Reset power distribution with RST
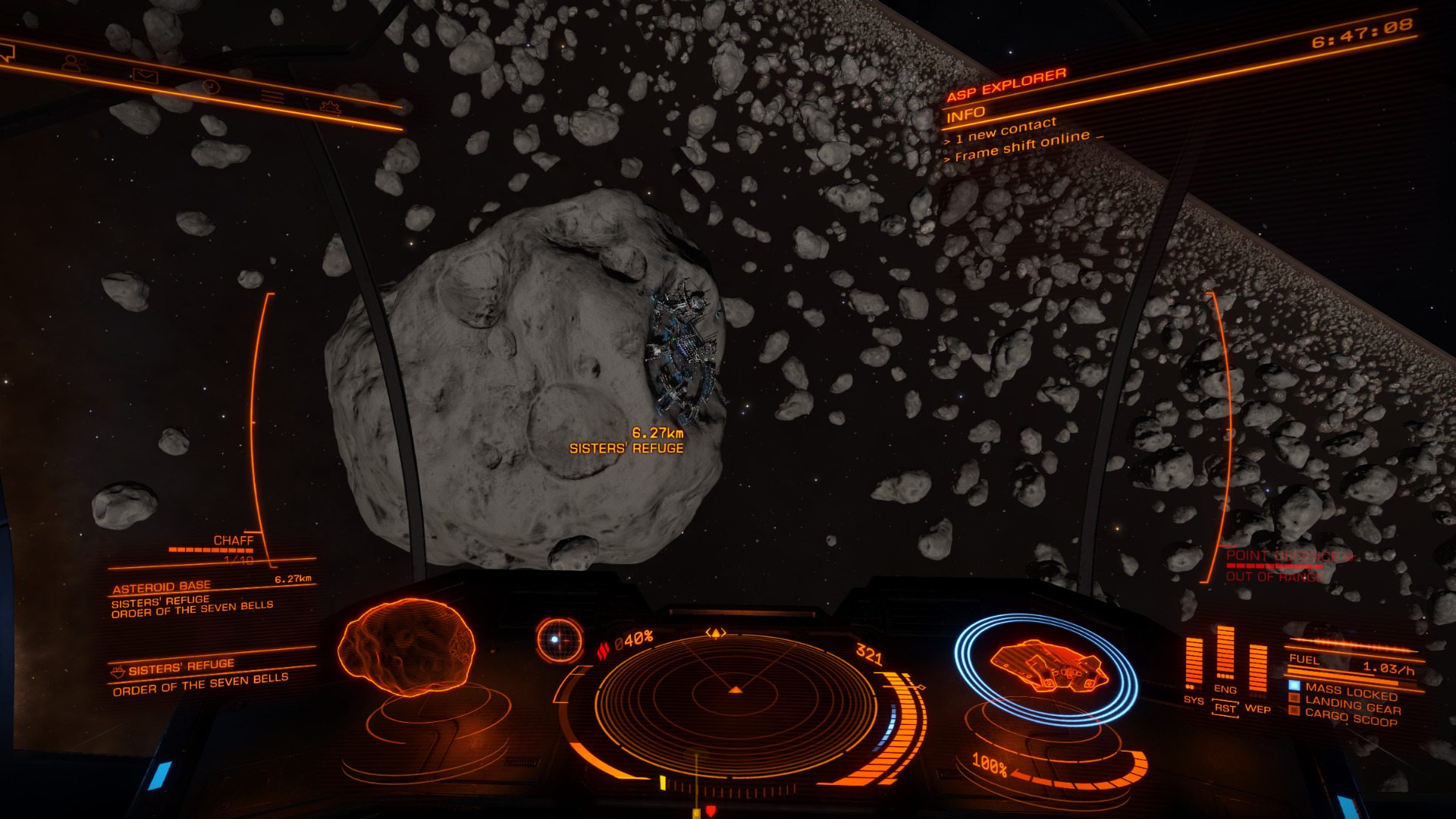 coord(1225,708)
